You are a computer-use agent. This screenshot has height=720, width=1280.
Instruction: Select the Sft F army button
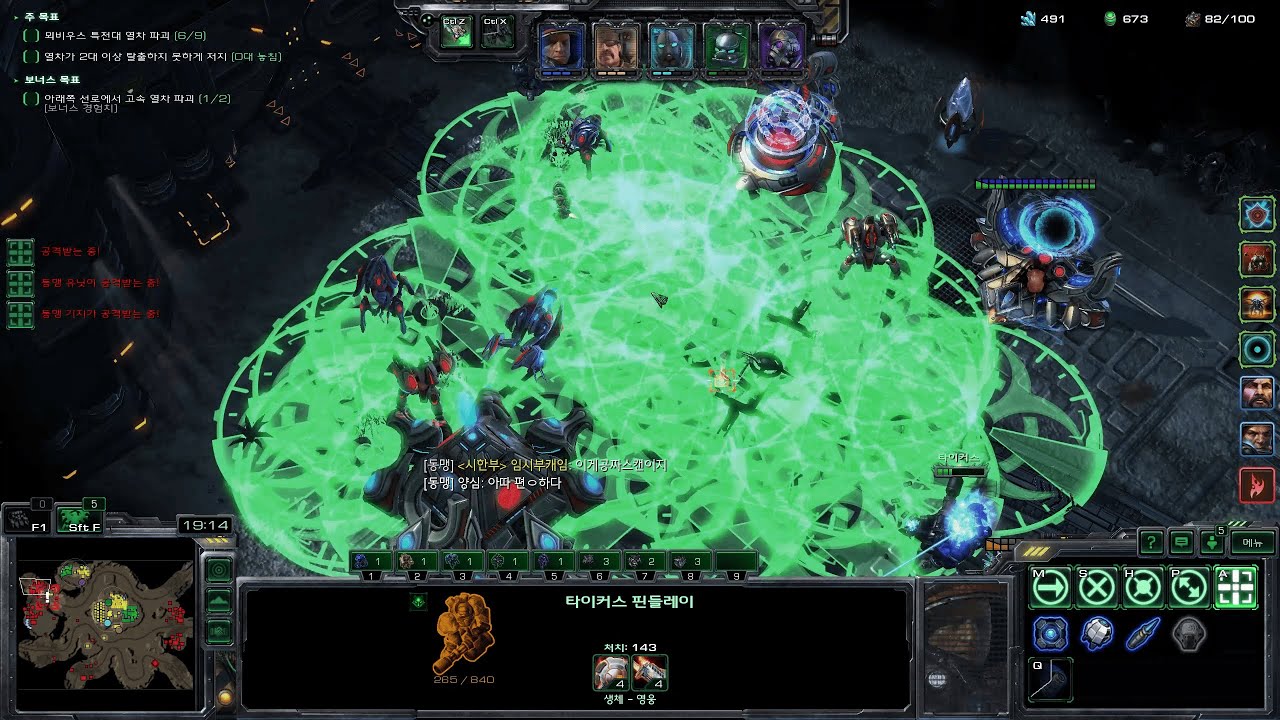79,519
